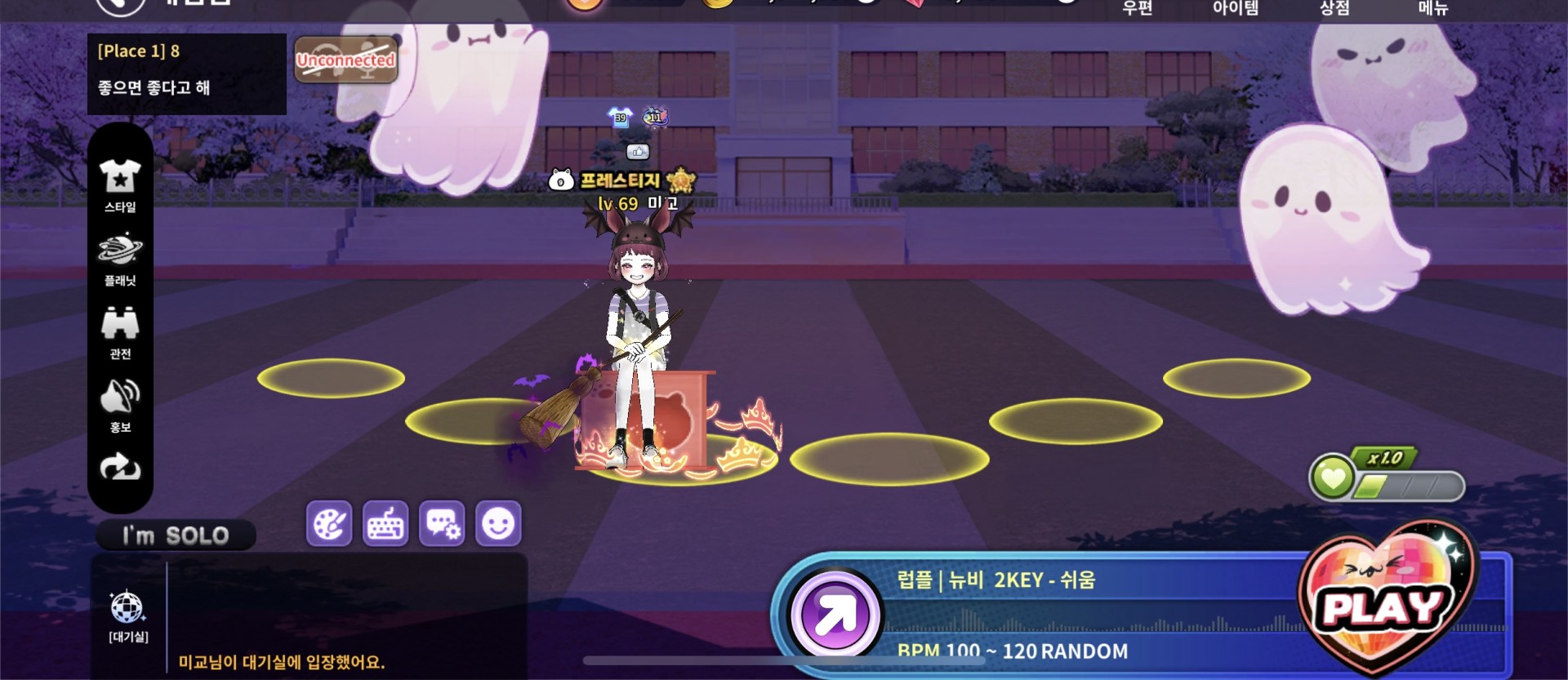
Task: Open the color palette button
Action: pyautogui.click(x=329, y=523)
